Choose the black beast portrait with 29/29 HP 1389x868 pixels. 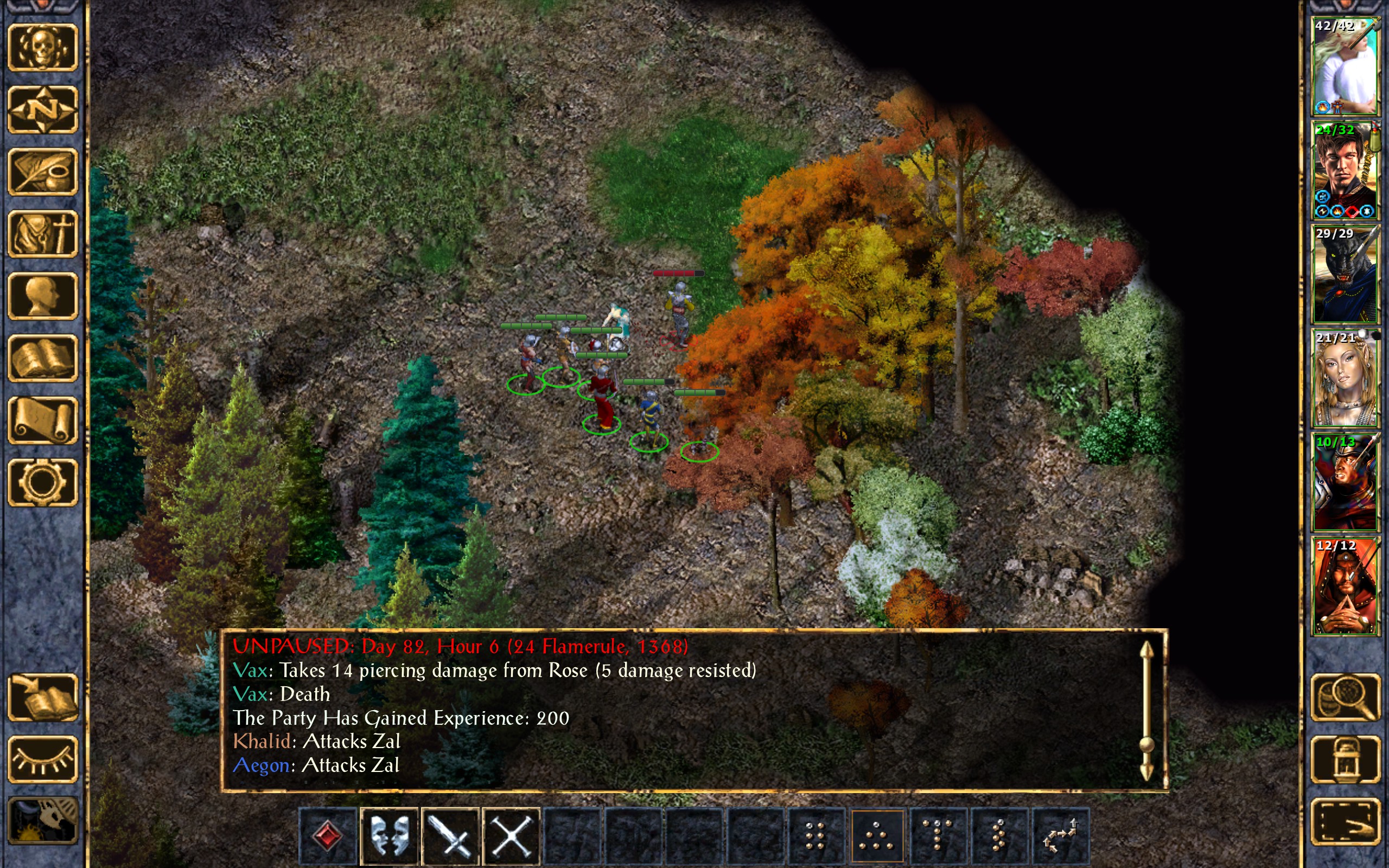click(x=1345, y=275)
